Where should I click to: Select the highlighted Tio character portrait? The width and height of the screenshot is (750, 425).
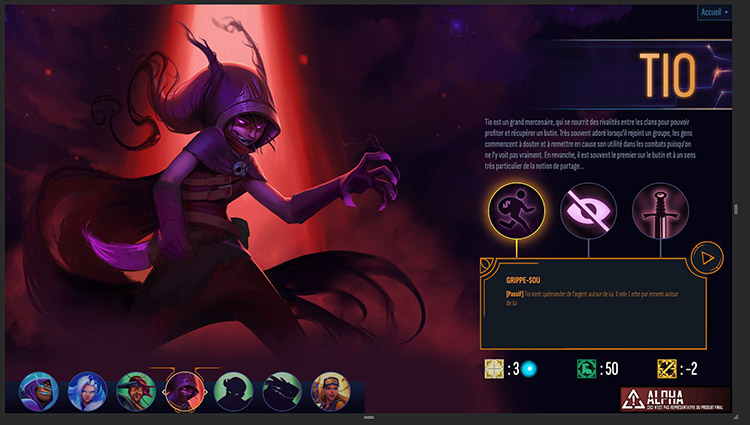click(184, 391)
